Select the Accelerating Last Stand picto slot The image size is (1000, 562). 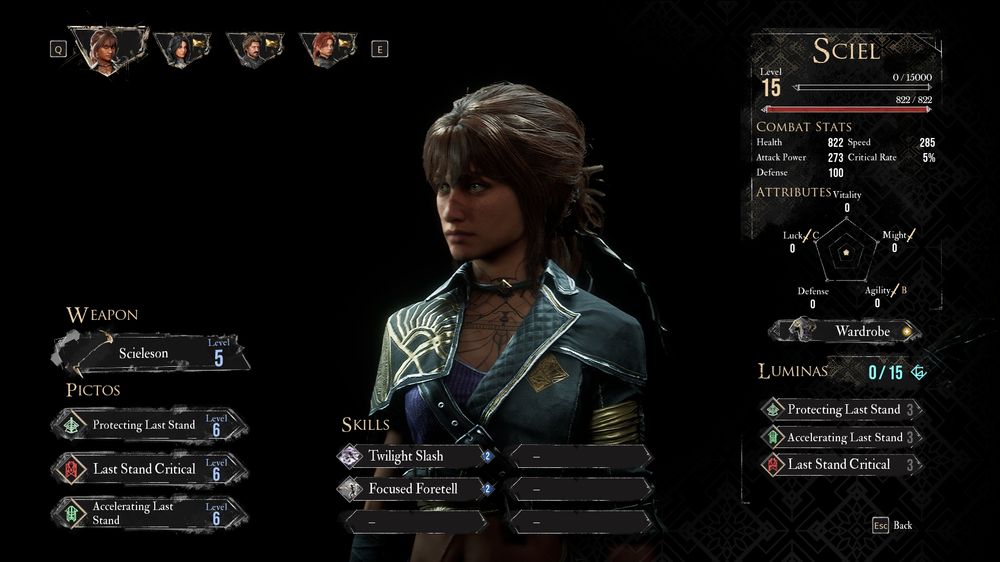tap(150, 513)
